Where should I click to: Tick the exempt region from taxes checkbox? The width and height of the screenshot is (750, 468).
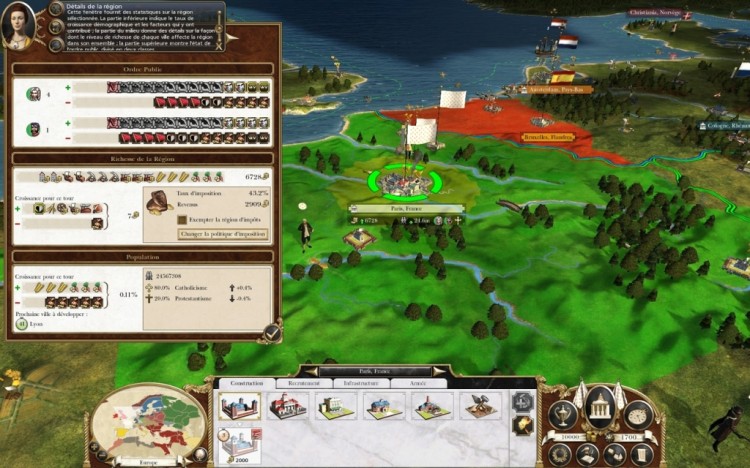click(x=182, y=220)
